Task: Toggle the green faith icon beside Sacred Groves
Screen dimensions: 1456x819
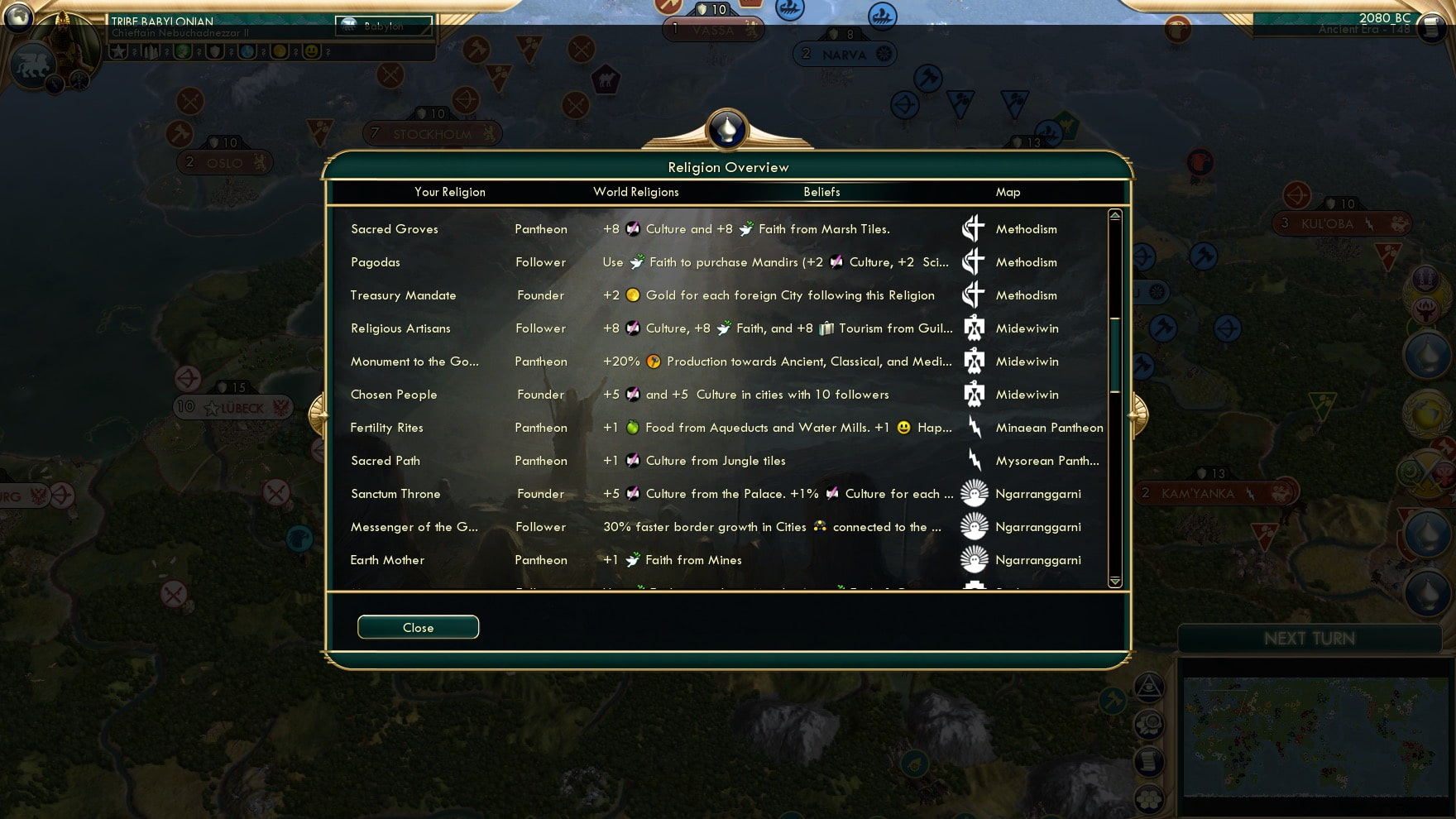Action: click(x=749, y=229)
